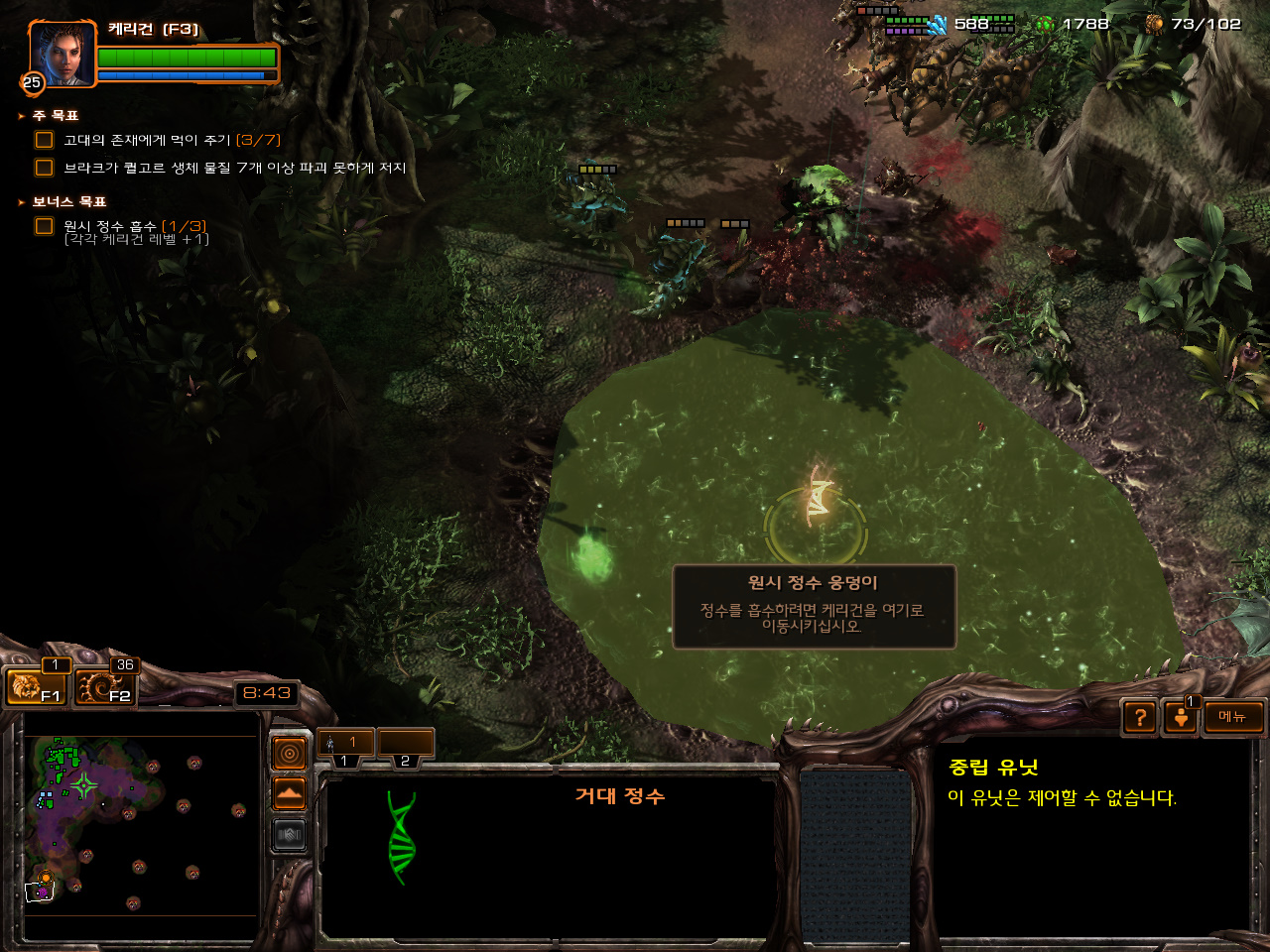Collapse the 보너스 목표 bonus objectives header

[x=68, y=202]
